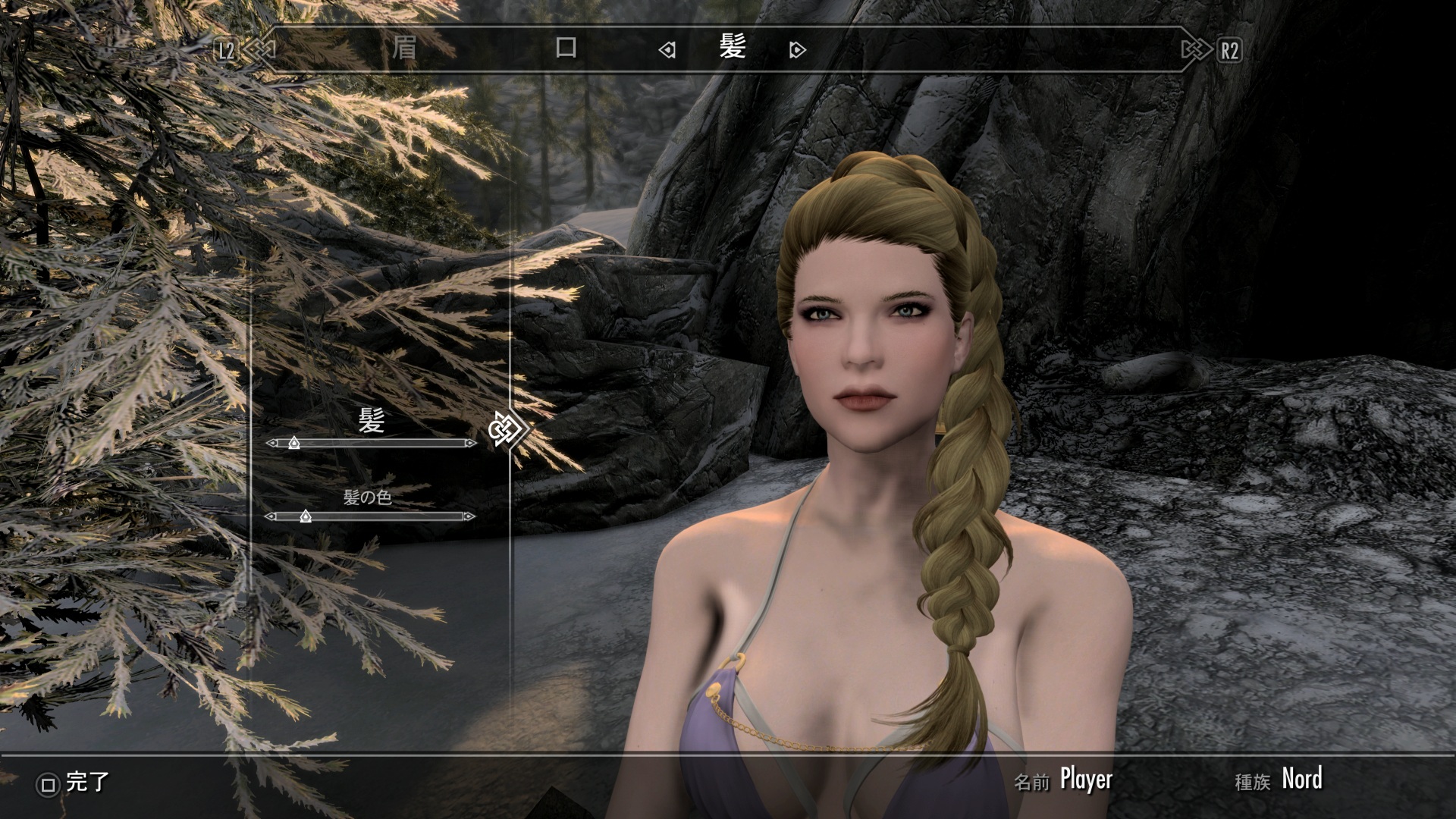The width and height of the screenshot is (1456, 819).
Task: Decrease 髪の色 using its left arrow
Action: (271, 516)
